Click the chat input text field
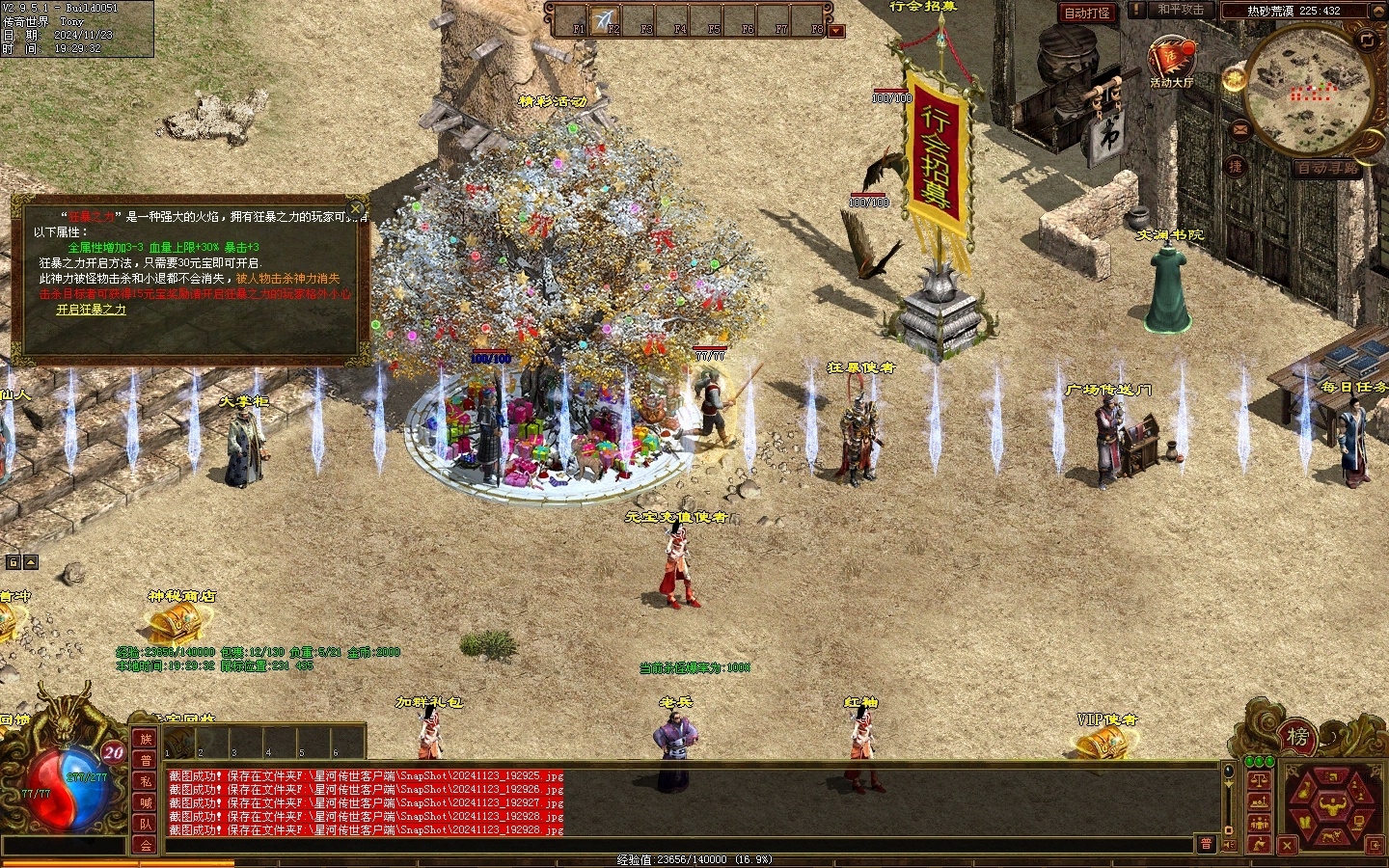This screenshot has height=868, width=1389. tap(675, 845)
